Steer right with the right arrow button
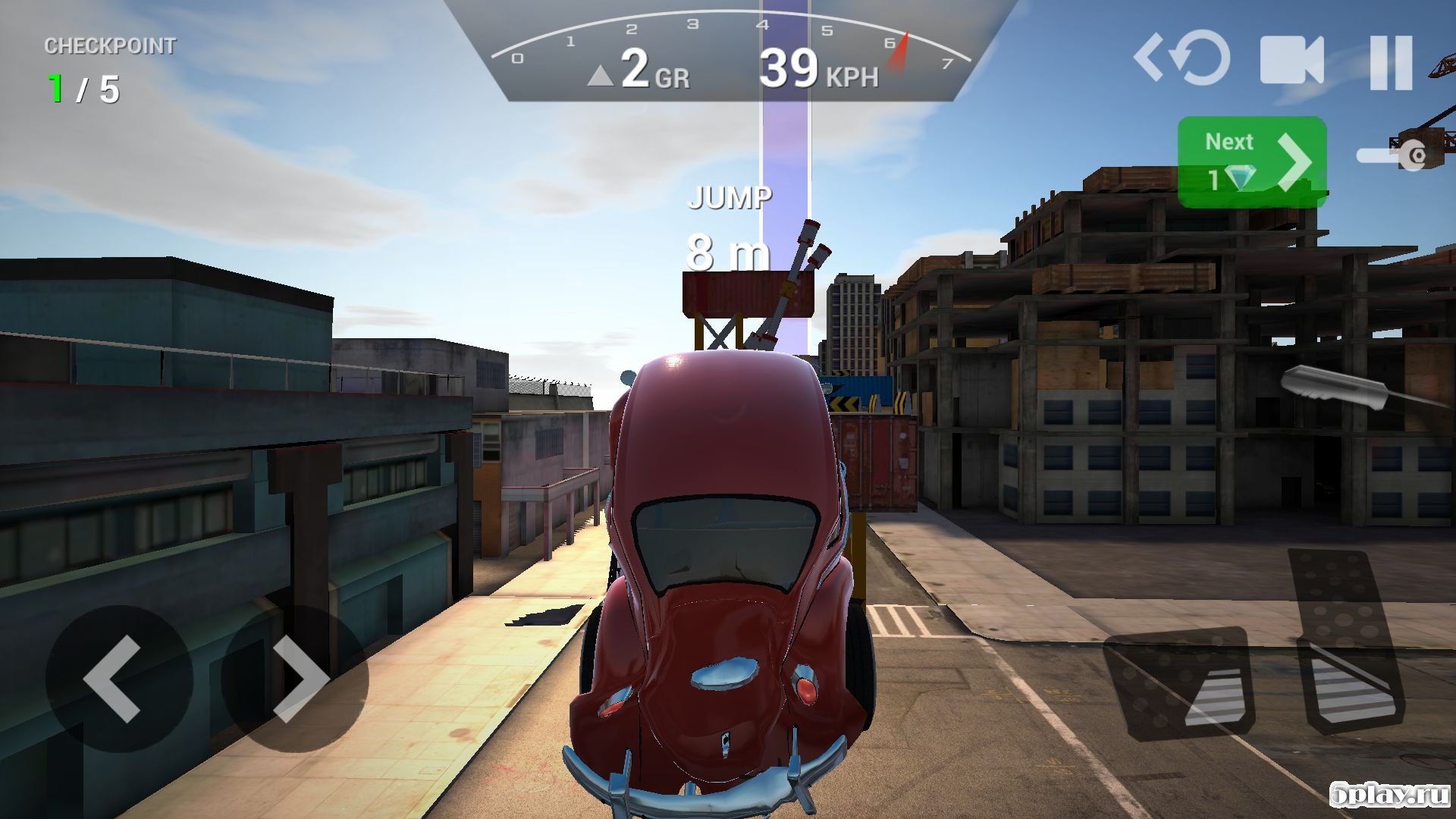The image size is (1456, 819). pos(296,677)
